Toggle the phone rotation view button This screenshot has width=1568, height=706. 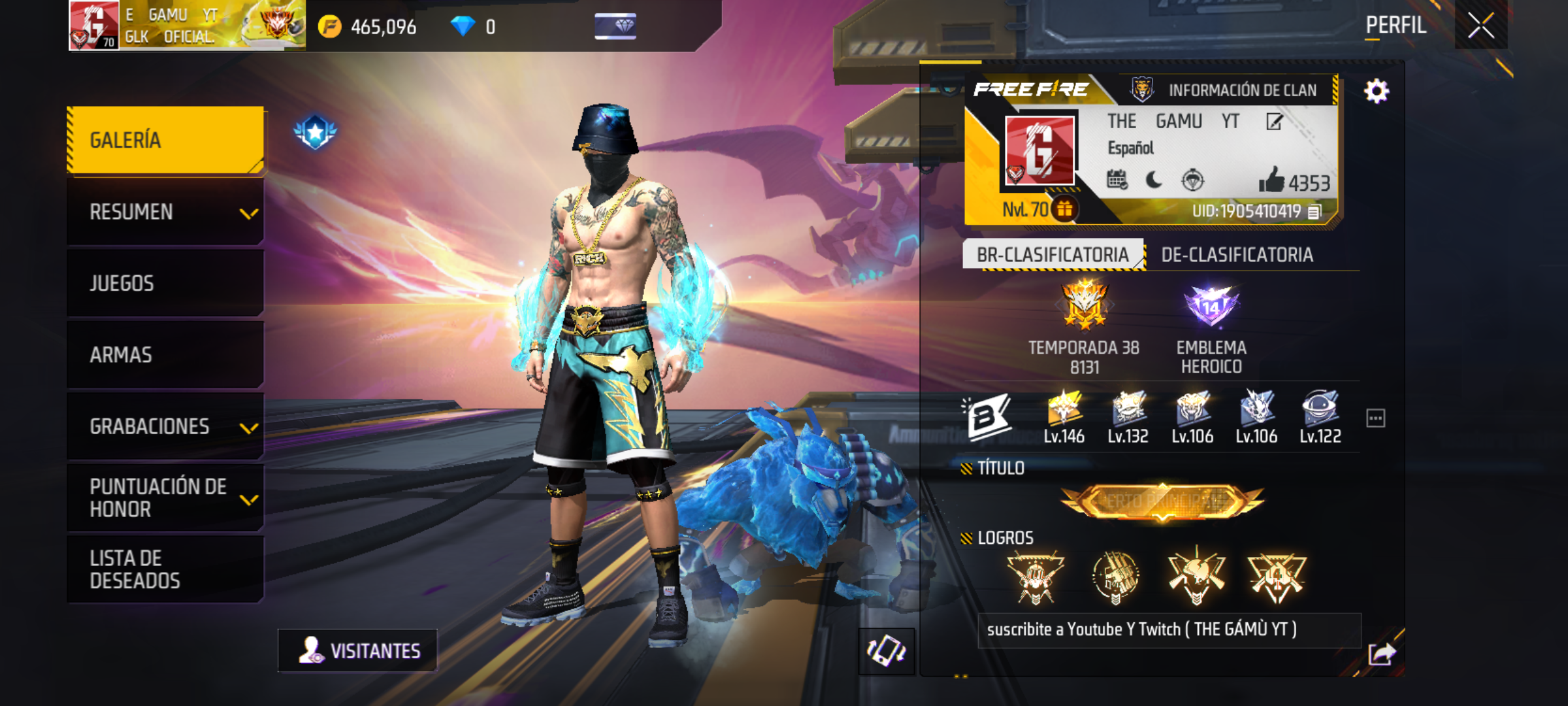pyautogui.click(x=886, y=650)
